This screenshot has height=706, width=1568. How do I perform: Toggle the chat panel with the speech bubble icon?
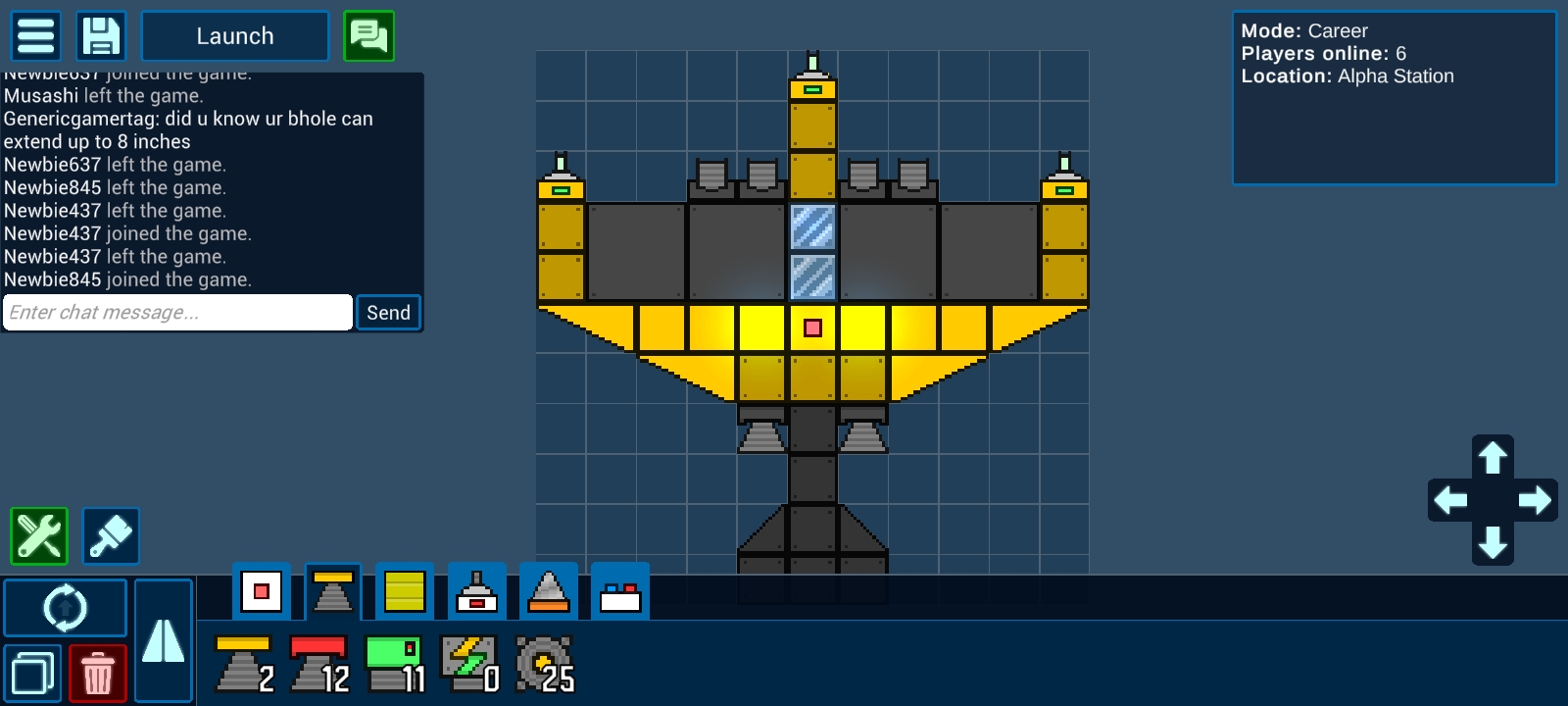pyautogui.click(x=368, y=36)
